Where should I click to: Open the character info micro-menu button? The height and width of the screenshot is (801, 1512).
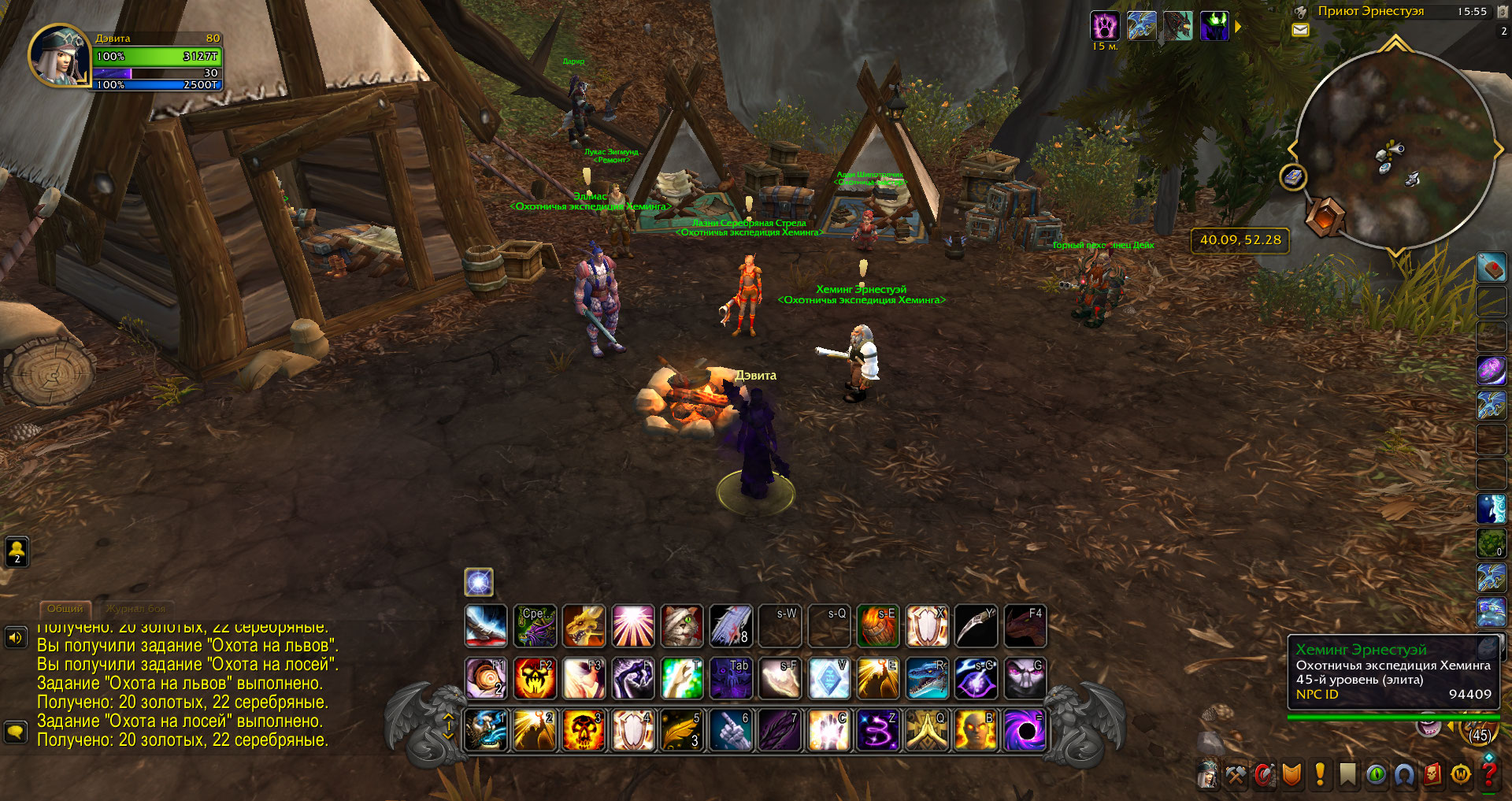pyautogui.click(x=1207, y=775)
